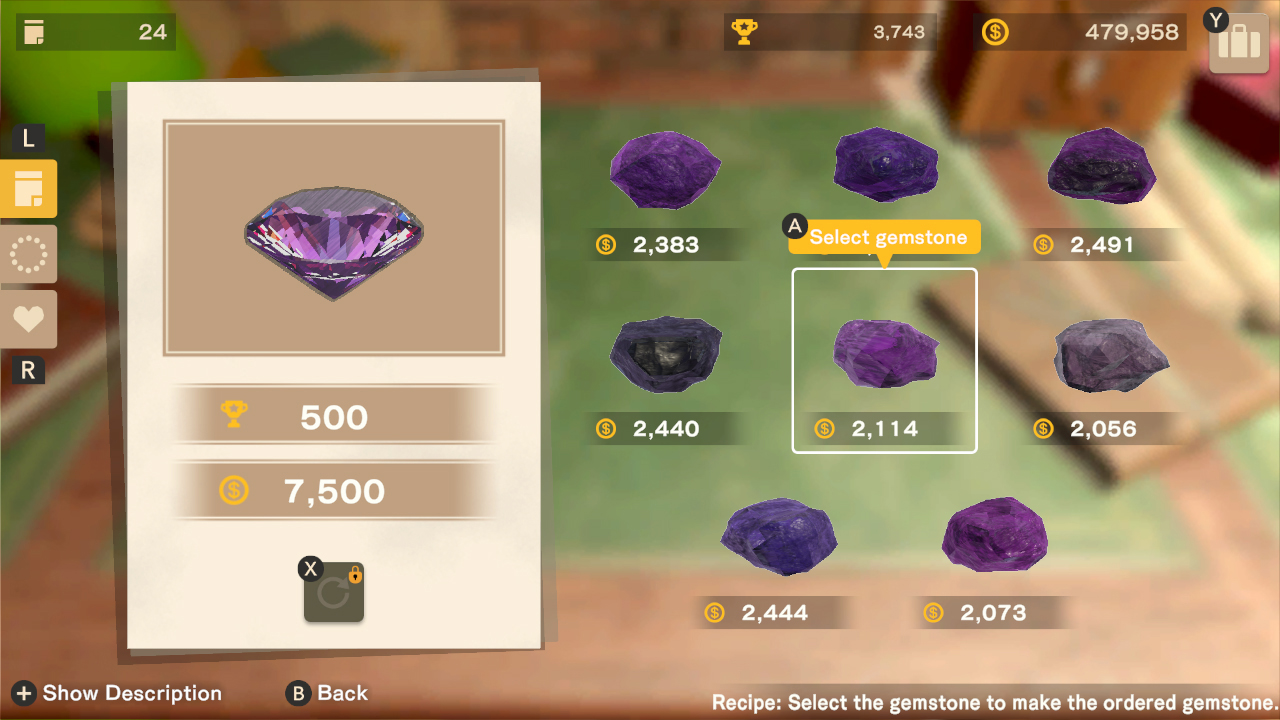Viewport: 1280px width, 720px height.
Task: Select the dotted circle tab in left sidebar
Action: [29, 254]
